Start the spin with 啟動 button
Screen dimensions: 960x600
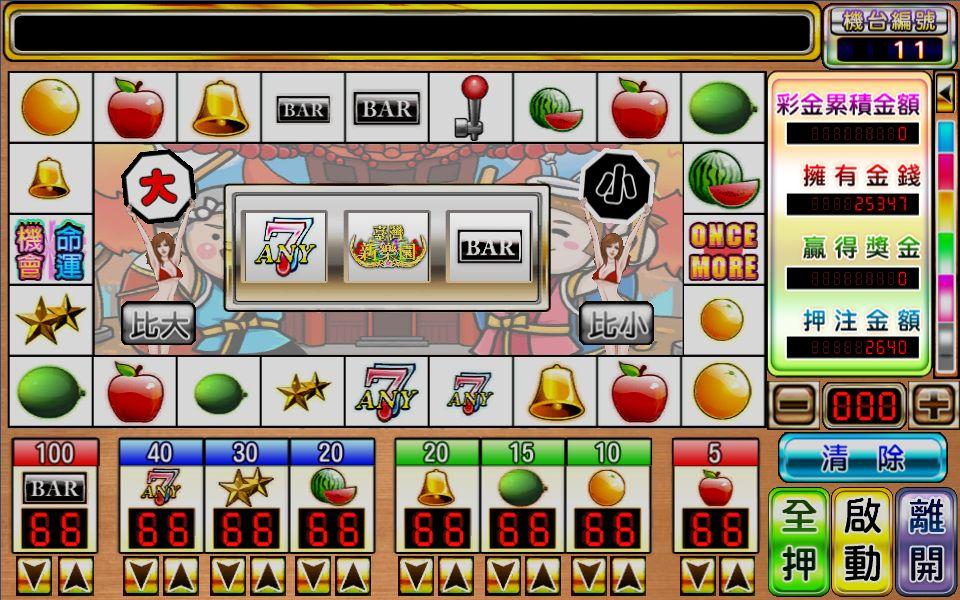(x=862, y=541)
